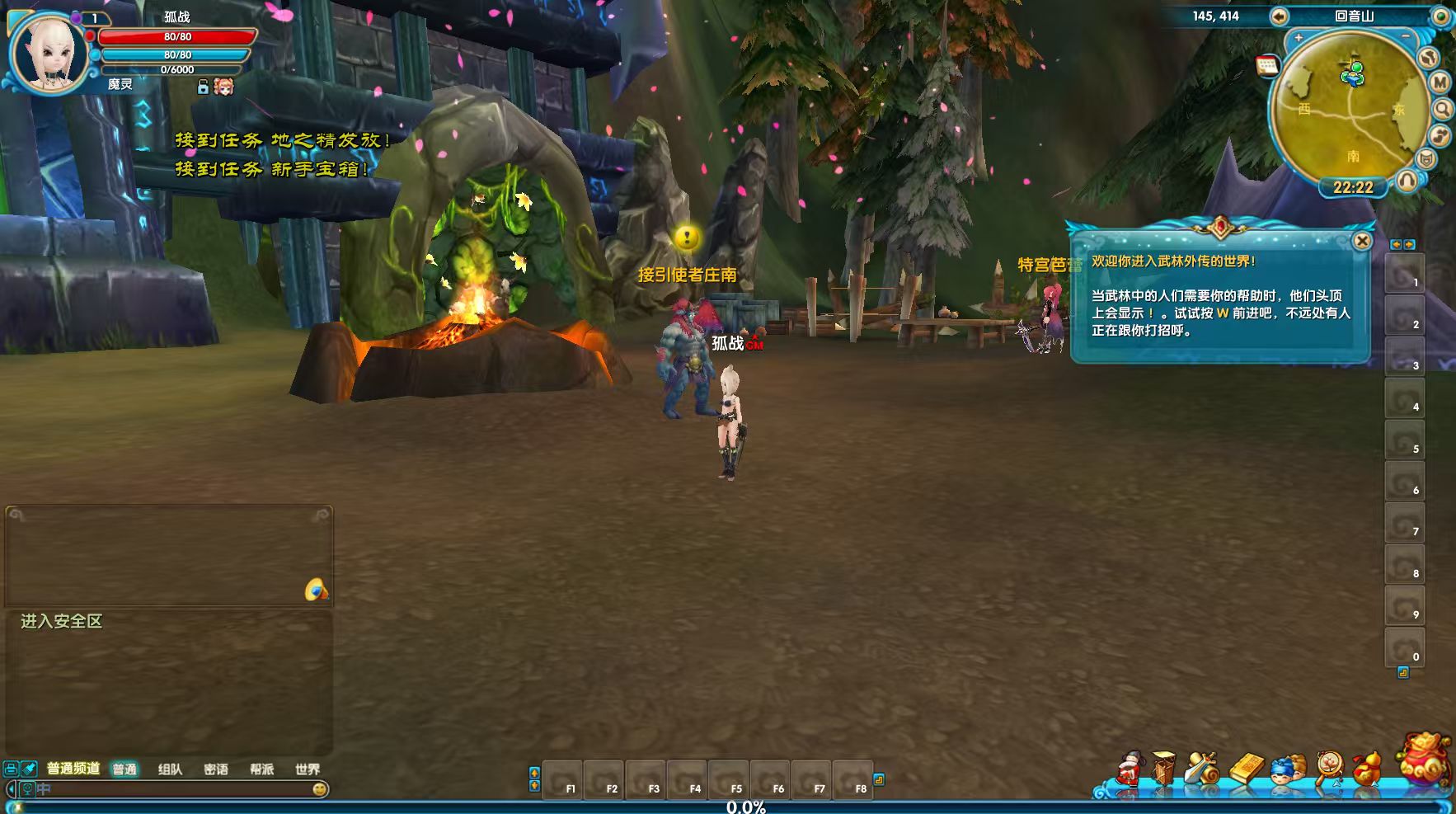
Task: Open the golden book icon in the menu bar
Action: [1246, 769]
